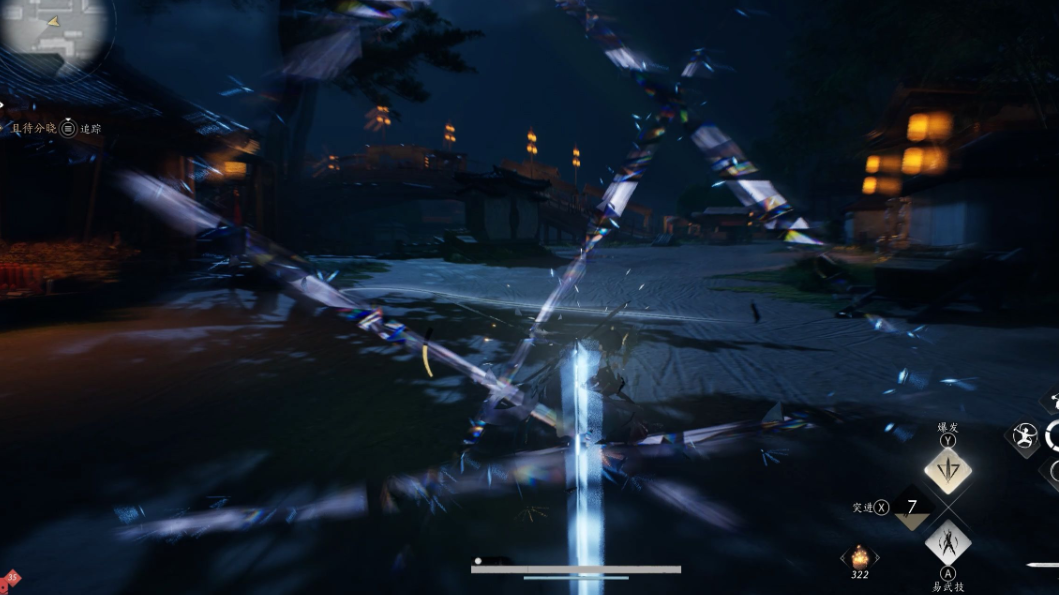1059x595 pixels.
Task: Trigger the 易武技 weapon-swap skill icon
Action: pos(947,544)
